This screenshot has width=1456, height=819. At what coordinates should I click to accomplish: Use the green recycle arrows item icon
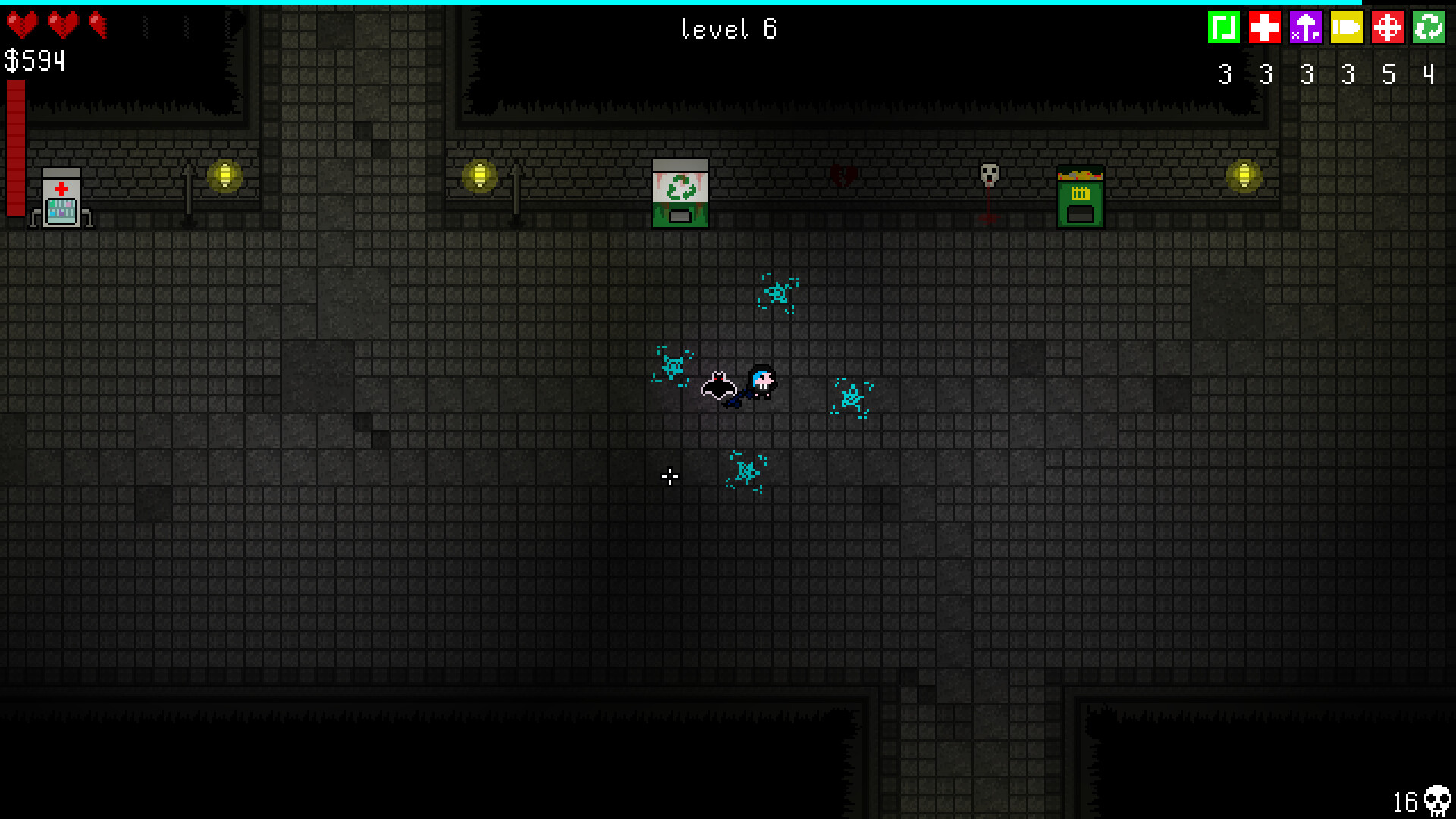1429,28
